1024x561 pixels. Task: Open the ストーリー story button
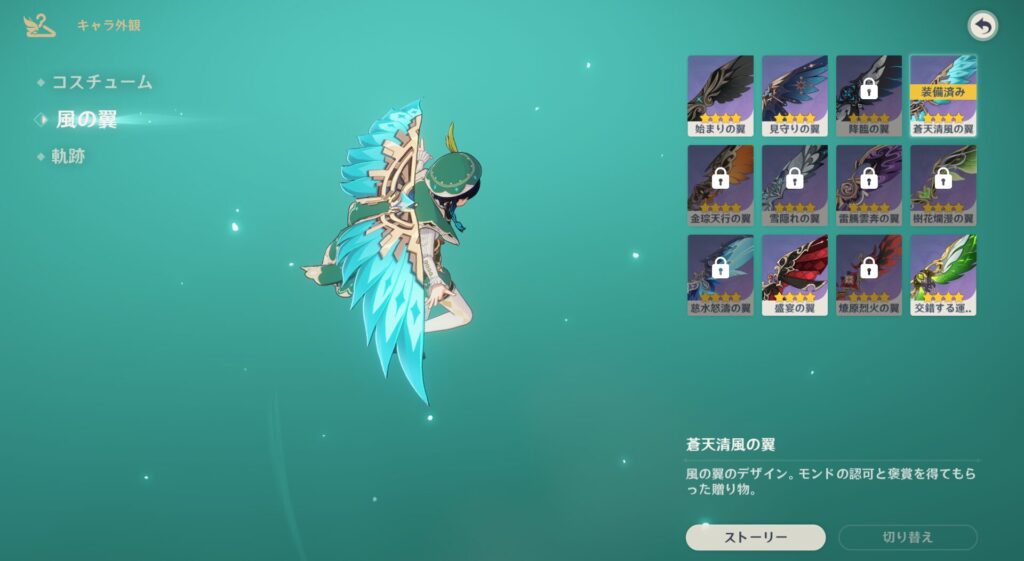755,537
